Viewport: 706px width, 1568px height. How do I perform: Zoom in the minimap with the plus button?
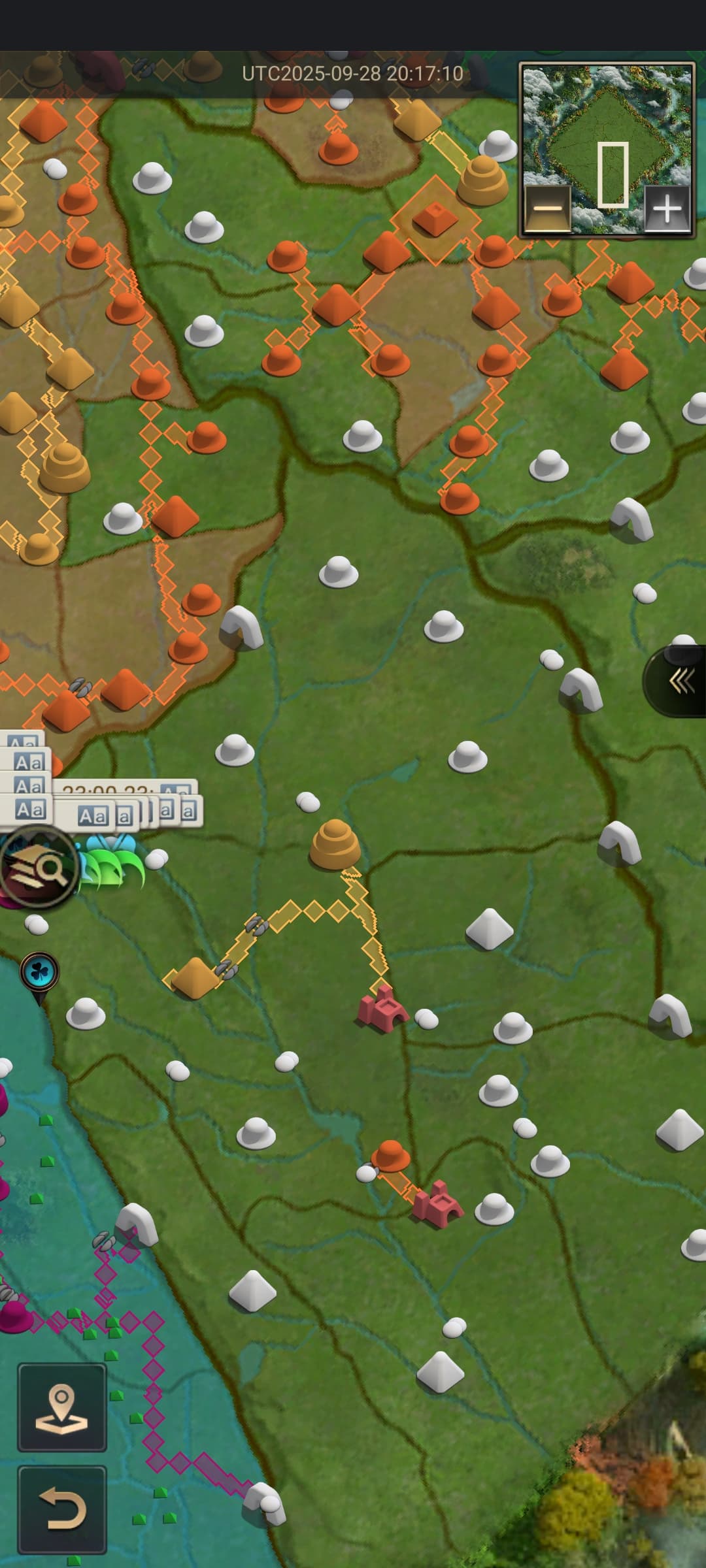667,209
